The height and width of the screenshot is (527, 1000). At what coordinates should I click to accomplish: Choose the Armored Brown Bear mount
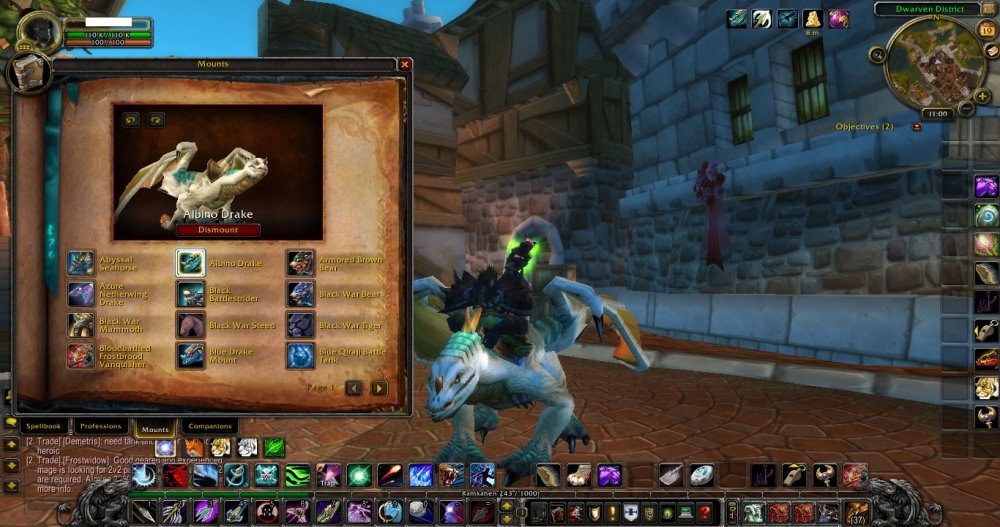[x=300, y=263]
